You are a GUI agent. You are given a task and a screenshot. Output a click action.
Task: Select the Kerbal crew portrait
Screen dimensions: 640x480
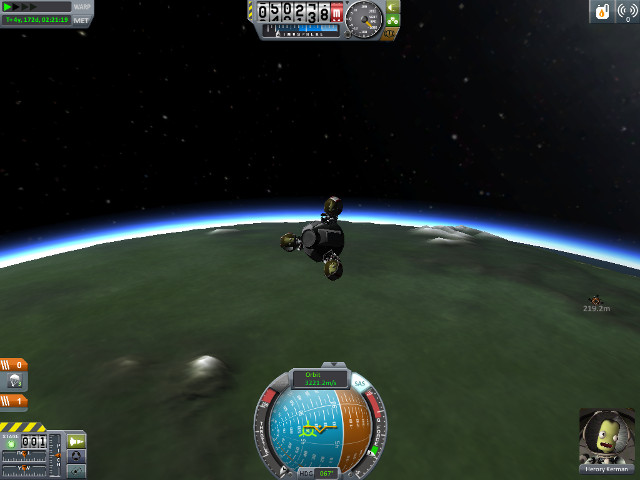[607, 437]
